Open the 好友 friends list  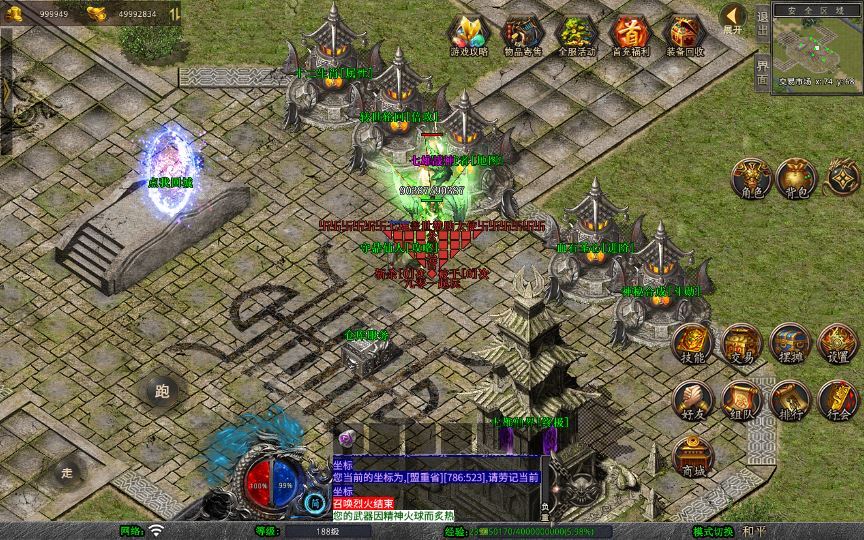click(x=692, y=399)
